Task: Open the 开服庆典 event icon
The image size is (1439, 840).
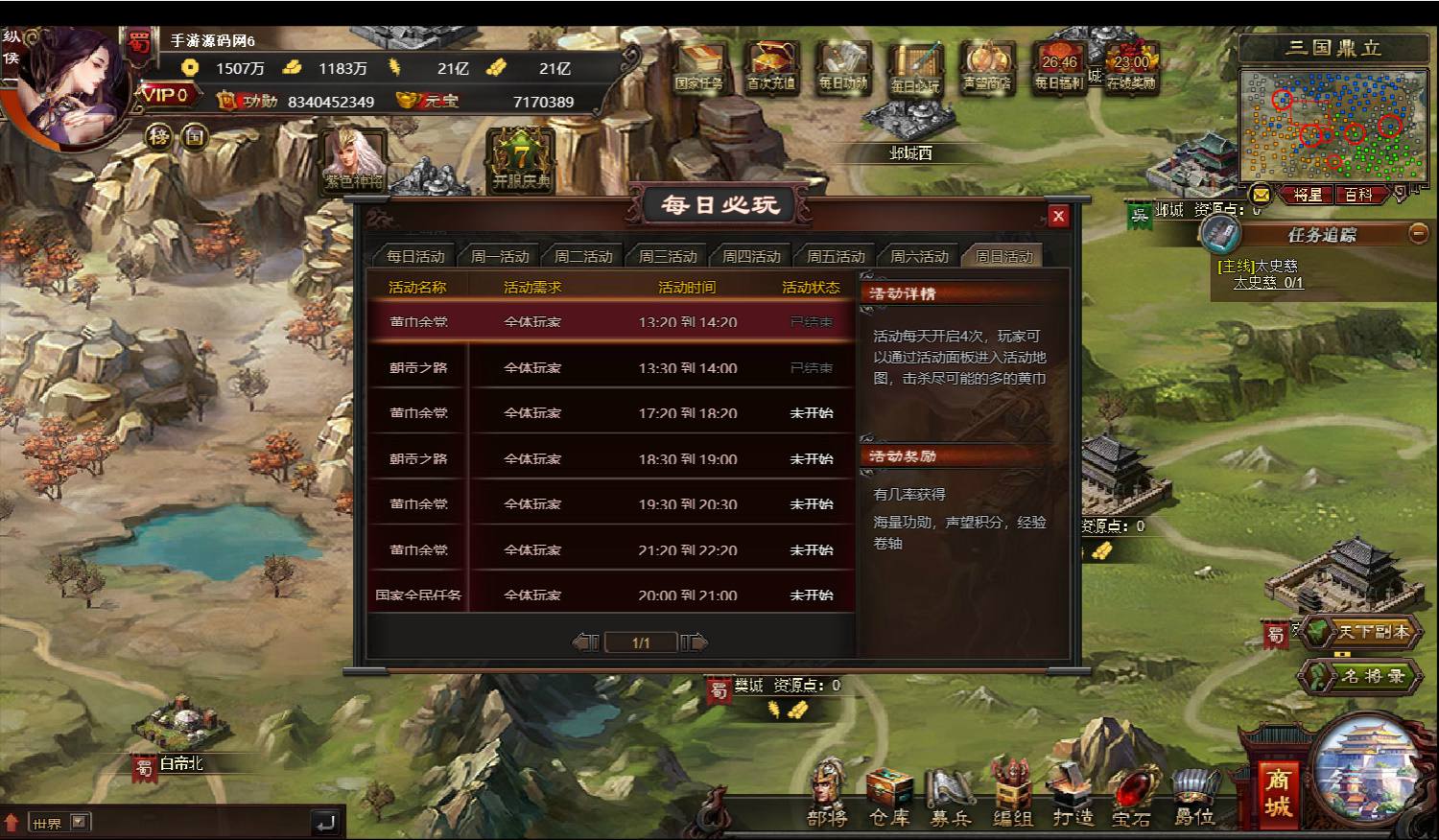Action: click(x=521, y=160)
